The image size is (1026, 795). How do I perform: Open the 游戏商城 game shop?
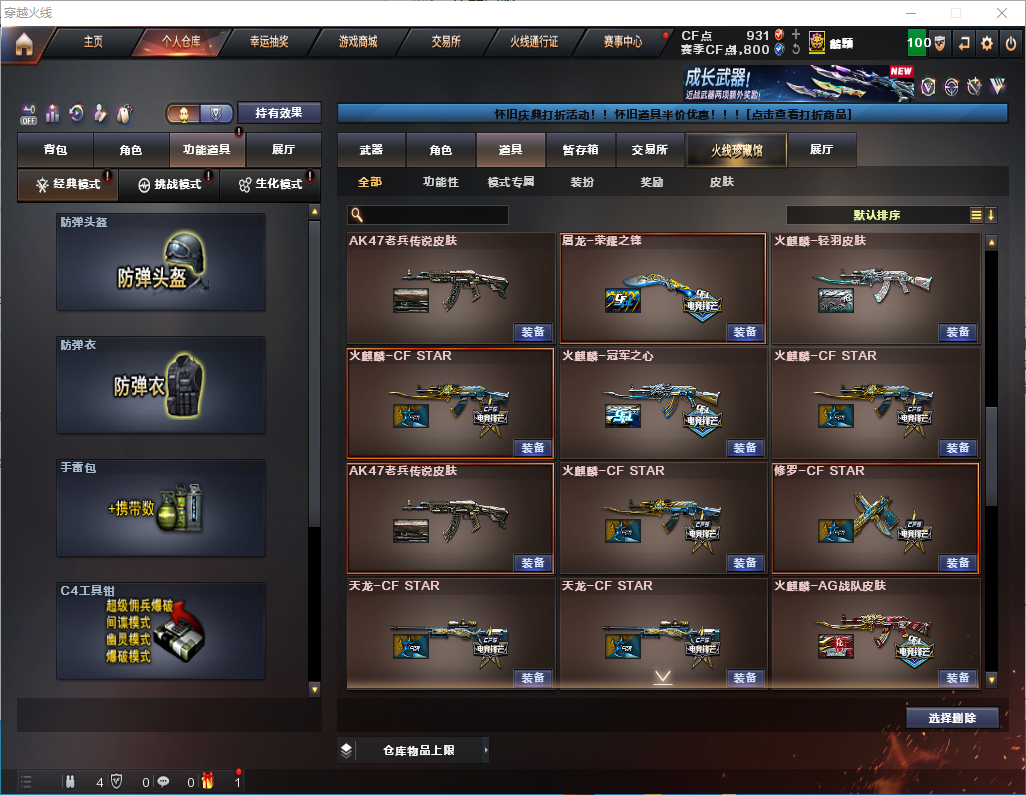click(358, 42)
